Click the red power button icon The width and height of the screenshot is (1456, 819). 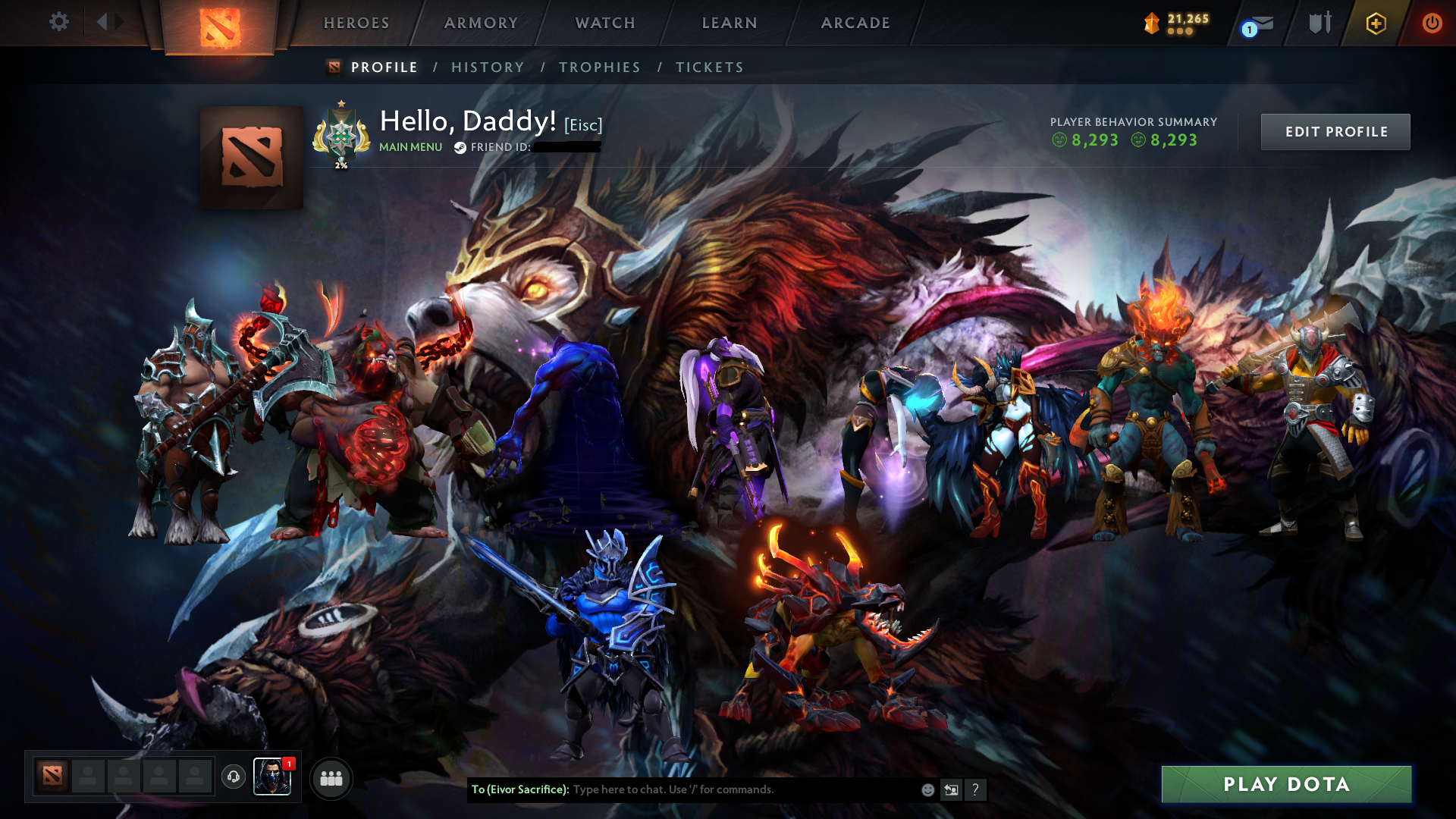(1432, 22)
